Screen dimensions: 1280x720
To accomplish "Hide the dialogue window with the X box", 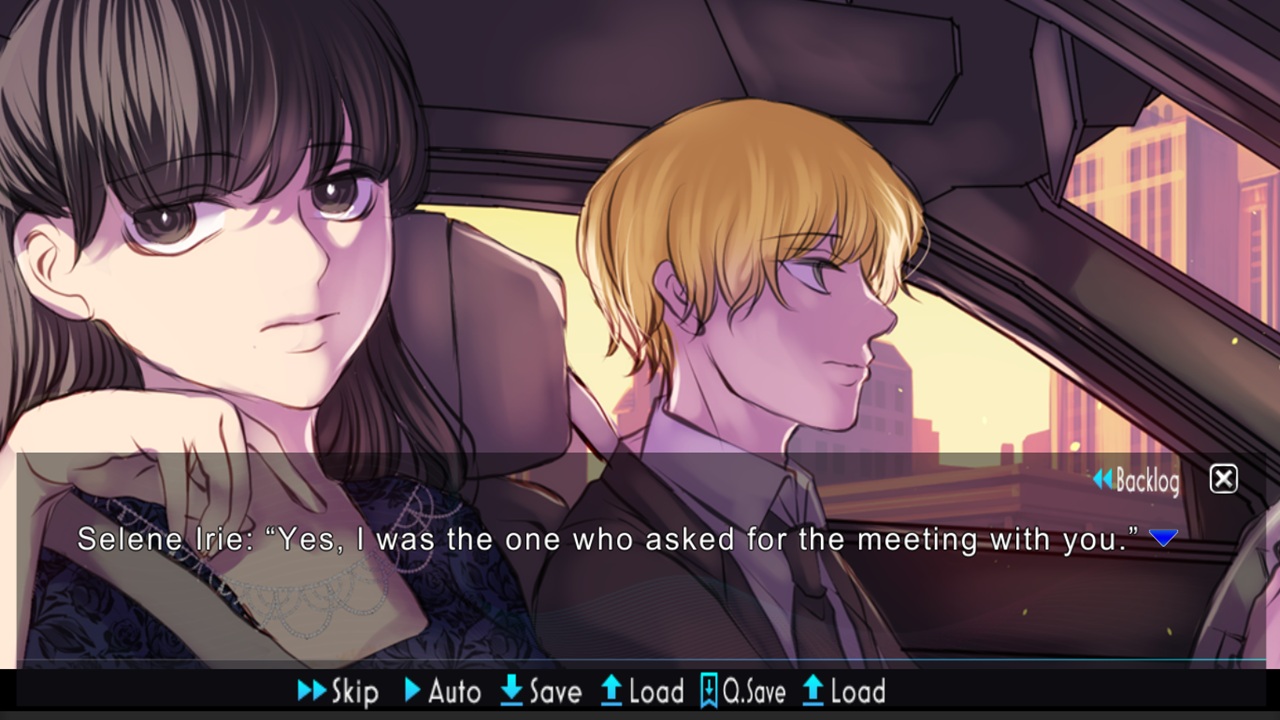I will click(1223, 479).
